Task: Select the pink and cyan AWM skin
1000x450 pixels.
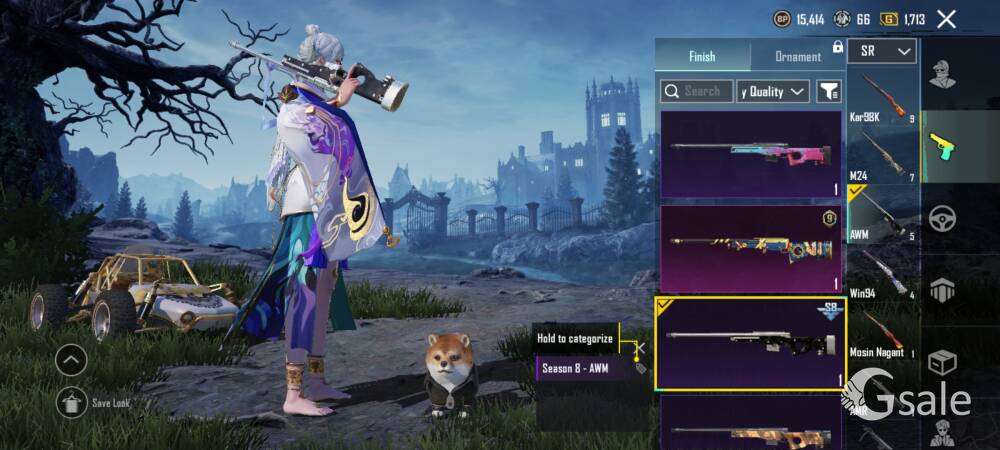Action: coord(751,153)
